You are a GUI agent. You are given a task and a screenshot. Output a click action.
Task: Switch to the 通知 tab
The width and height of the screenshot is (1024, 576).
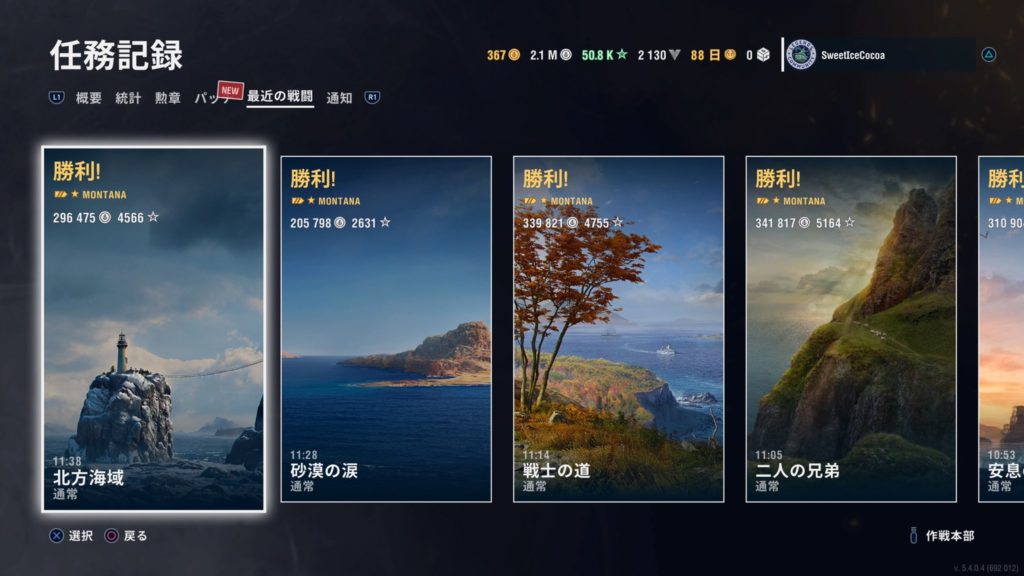(x=339, y=98)
